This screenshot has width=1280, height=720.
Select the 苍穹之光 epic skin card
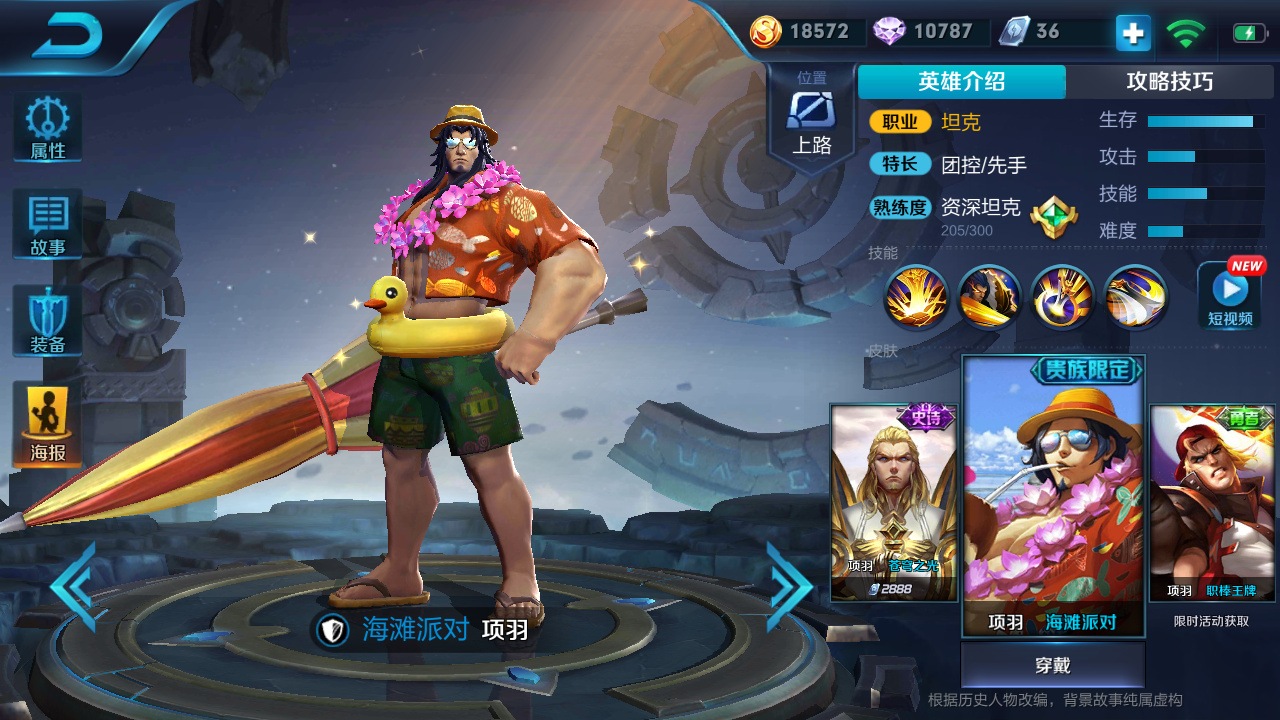pos(893,500)
